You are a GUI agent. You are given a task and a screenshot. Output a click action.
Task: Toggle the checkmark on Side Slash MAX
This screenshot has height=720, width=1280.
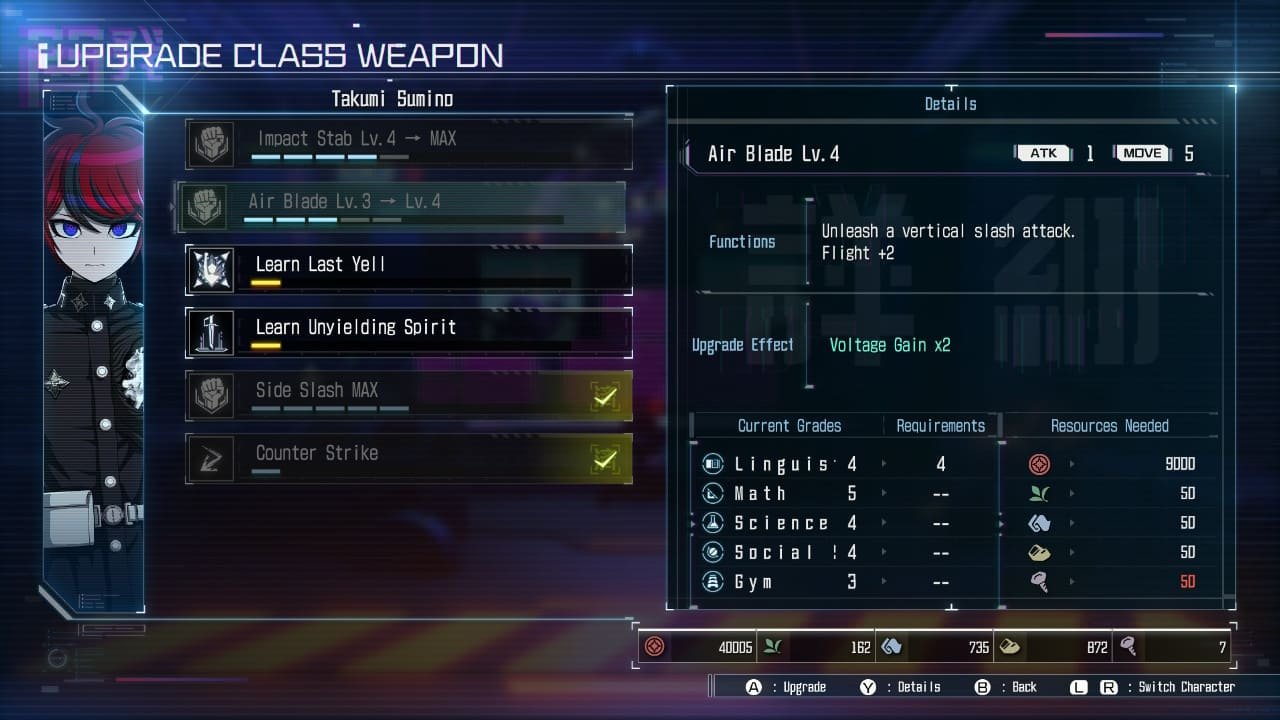click(605, 394)
